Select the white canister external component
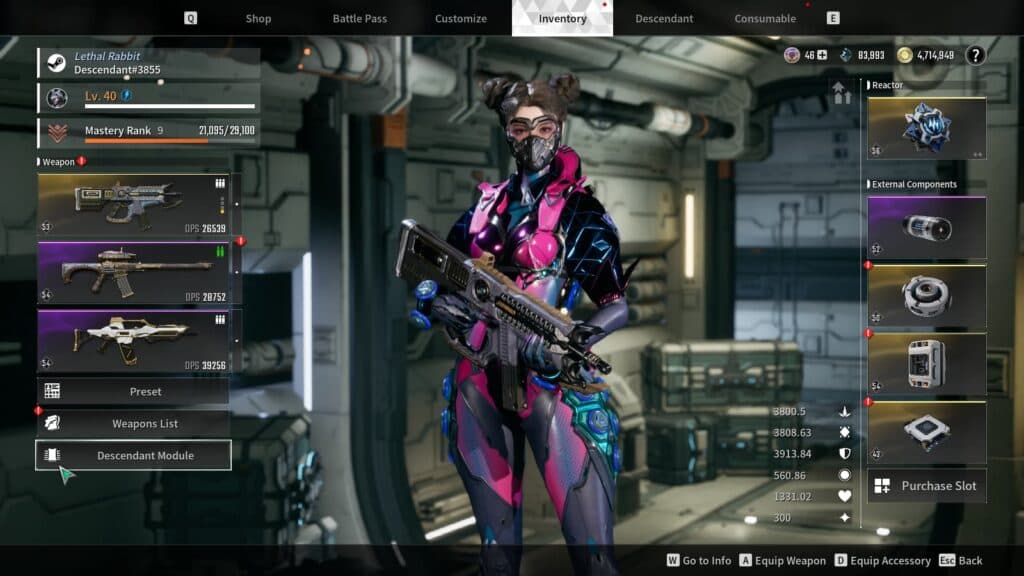 [926, 364]
